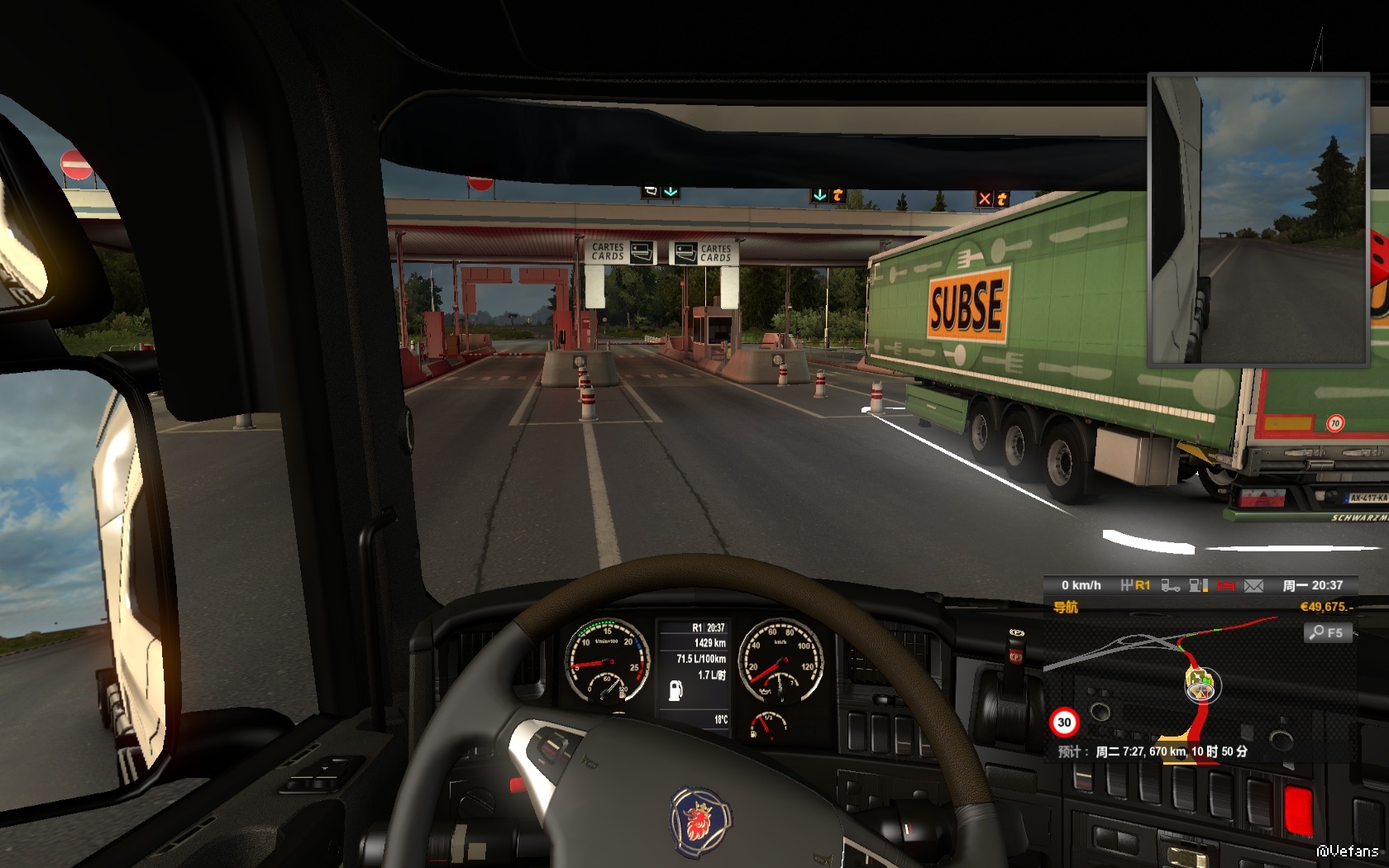This screenshot has height=868, width=1389.
Task: Click the fuel pump level icon
Action: point(1198,586)
